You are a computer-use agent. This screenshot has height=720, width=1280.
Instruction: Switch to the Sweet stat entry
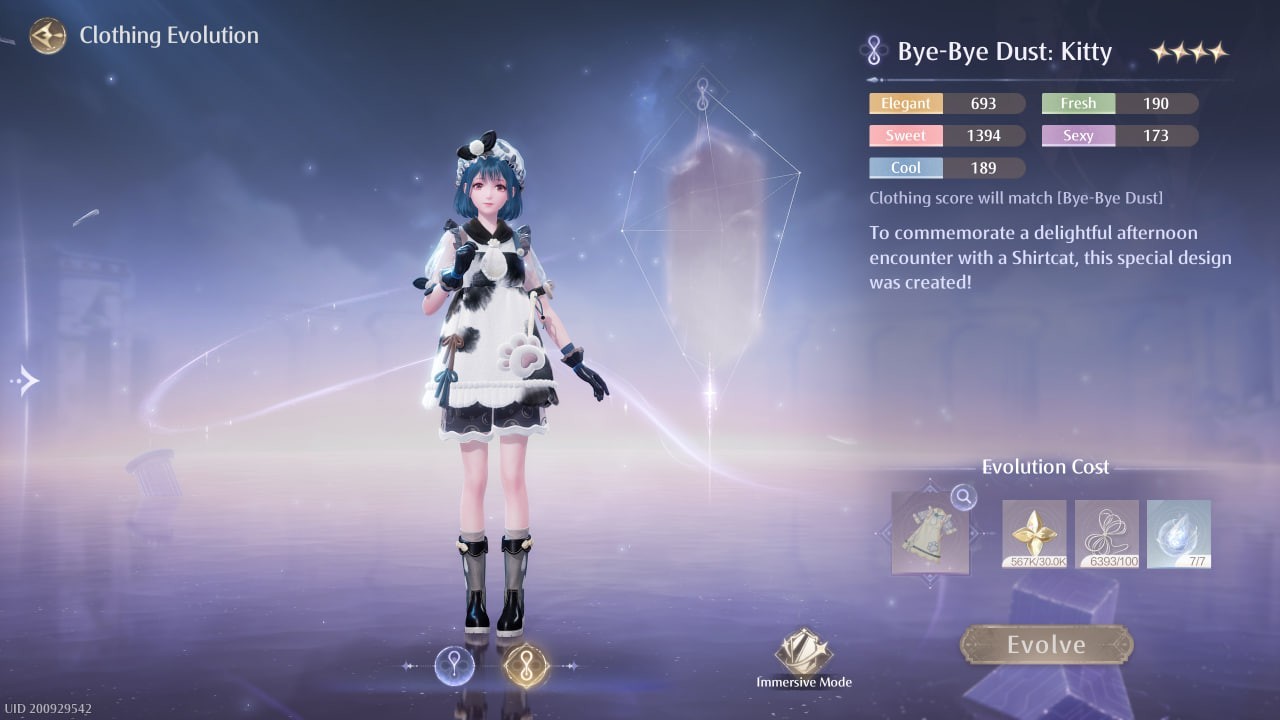[905, 135]
